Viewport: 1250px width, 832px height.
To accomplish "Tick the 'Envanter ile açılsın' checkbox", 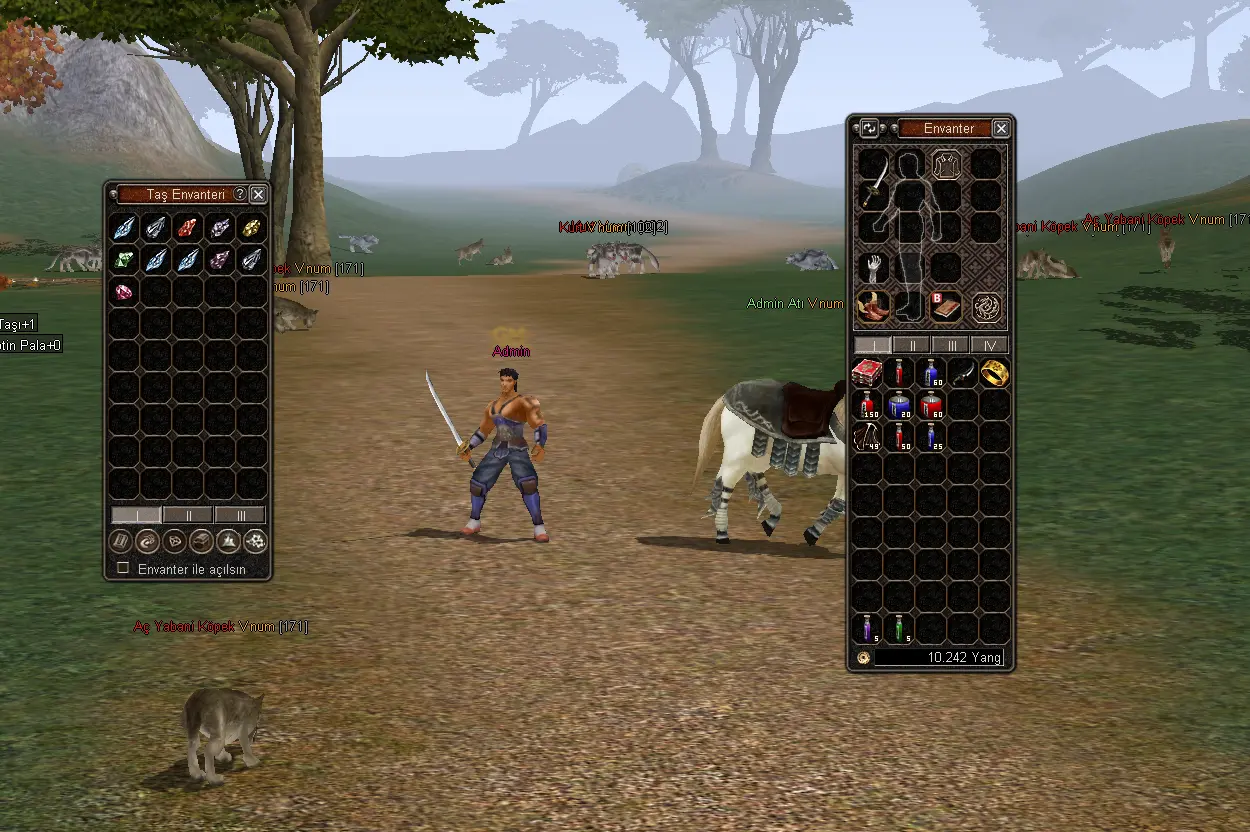I will pos(124,568).
